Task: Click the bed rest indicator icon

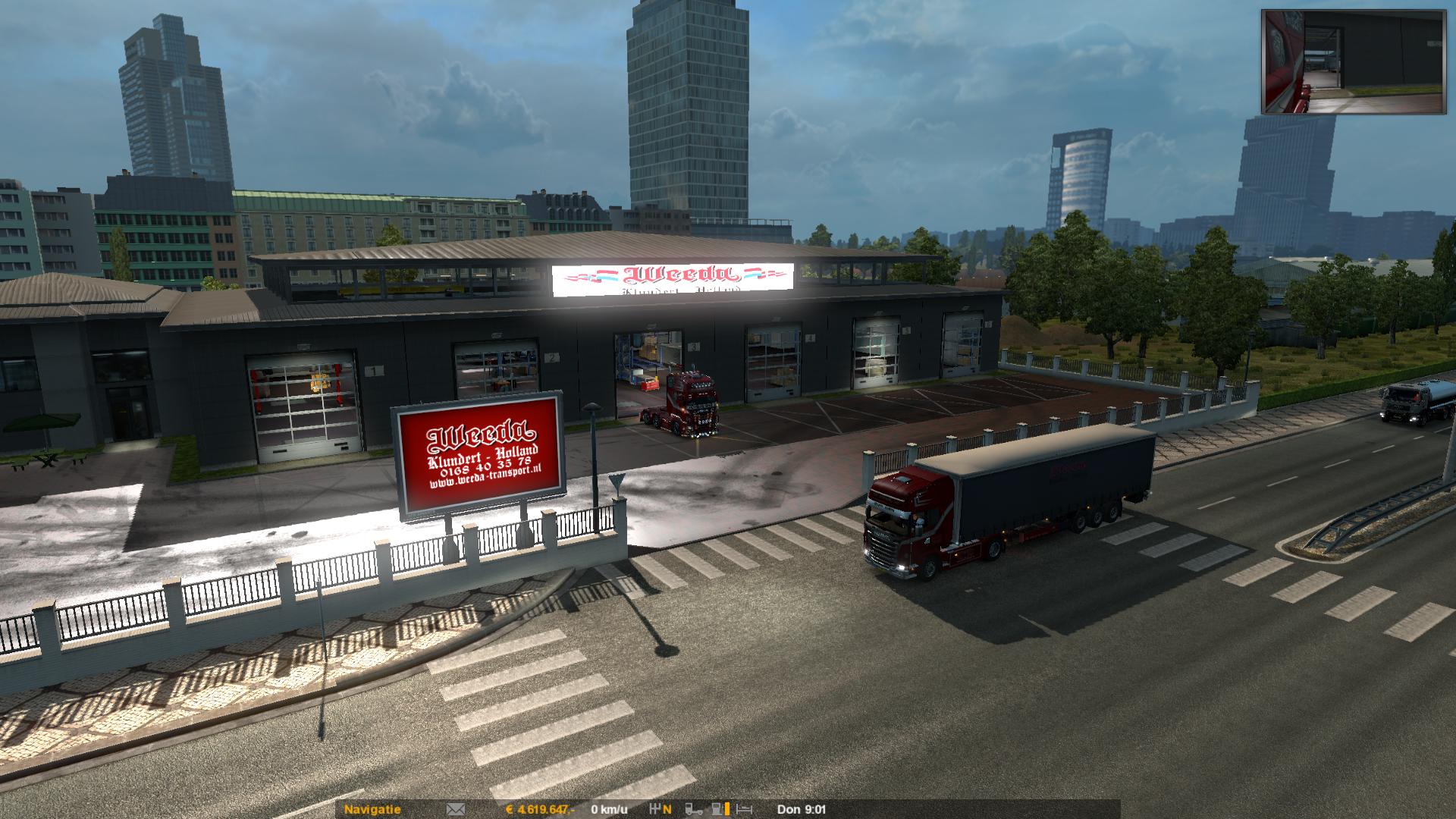Action: [744, 809]
